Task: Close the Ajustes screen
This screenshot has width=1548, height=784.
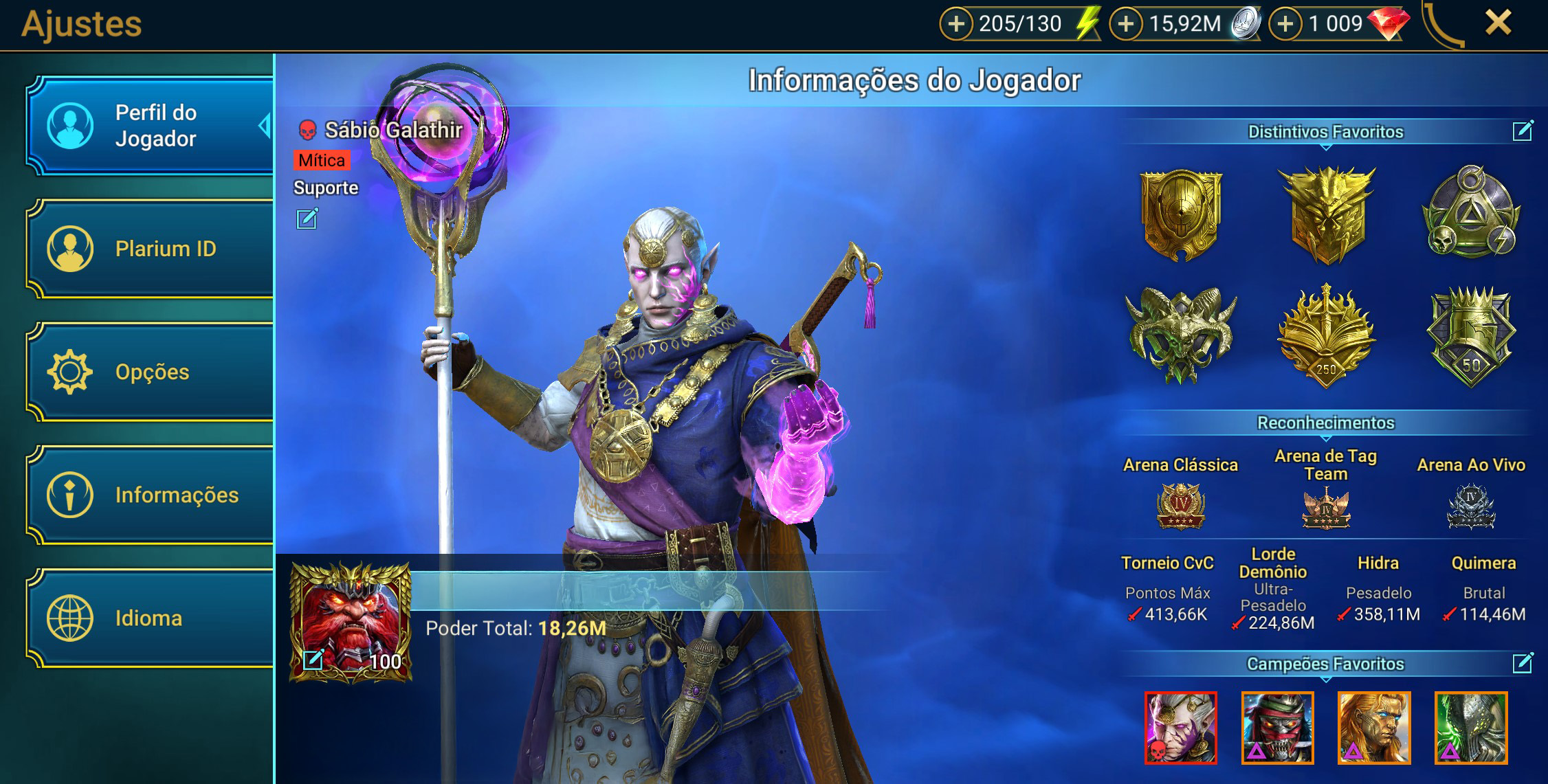Action: [1498, 23]
